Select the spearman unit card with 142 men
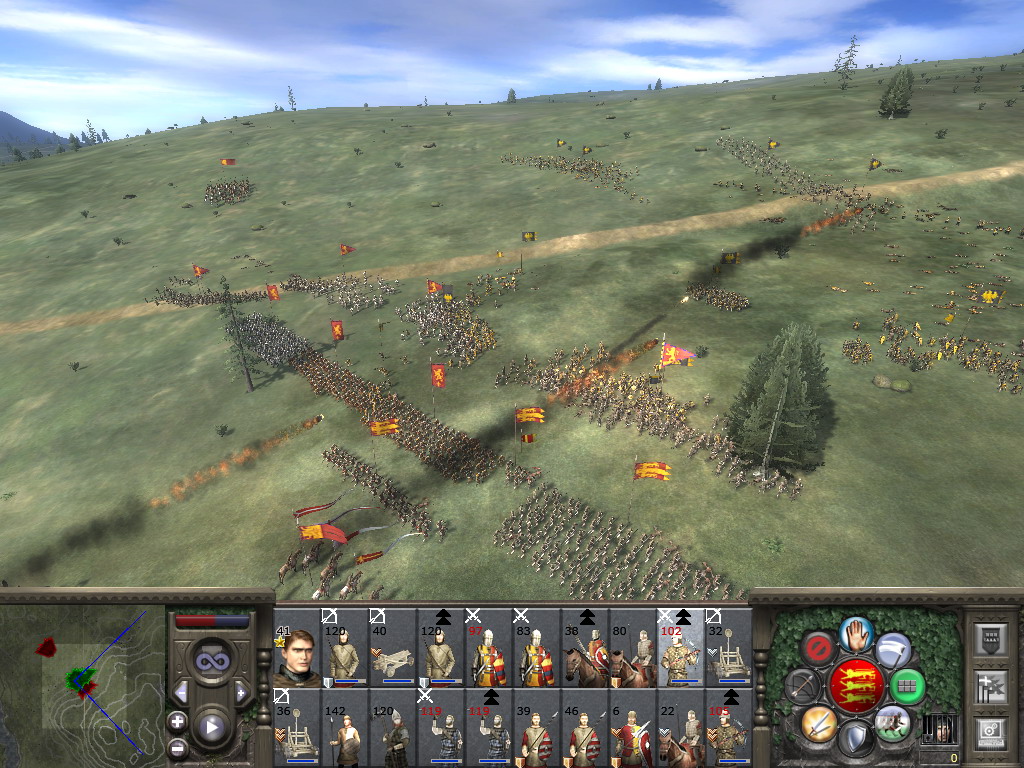This screenshot has height=768, width=1024. click(344, 728)
